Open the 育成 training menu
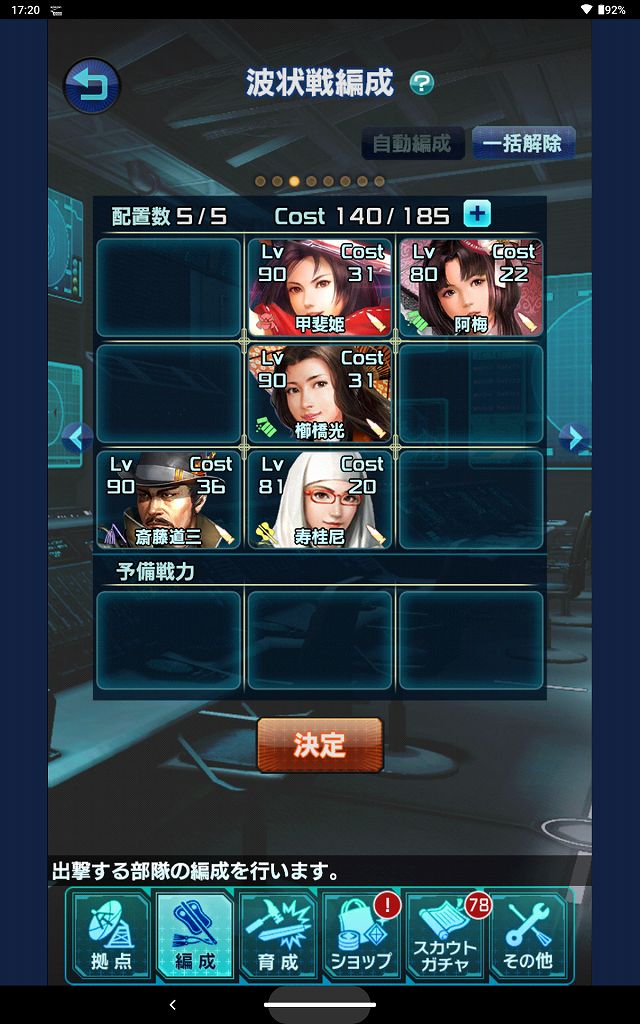This screenshot has width=640, height=1024. click(278, 935)
